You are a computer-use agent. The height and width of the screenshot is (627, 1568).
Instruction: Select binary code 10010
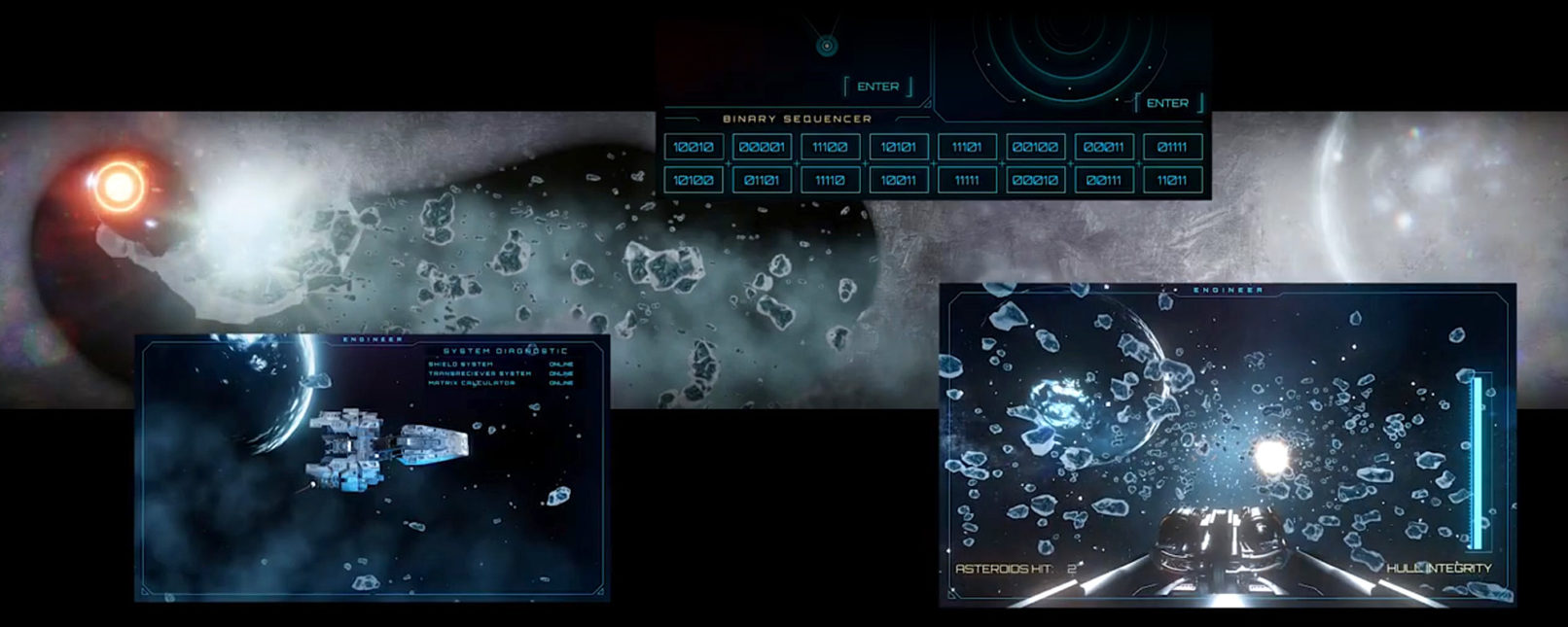(694, 147)
